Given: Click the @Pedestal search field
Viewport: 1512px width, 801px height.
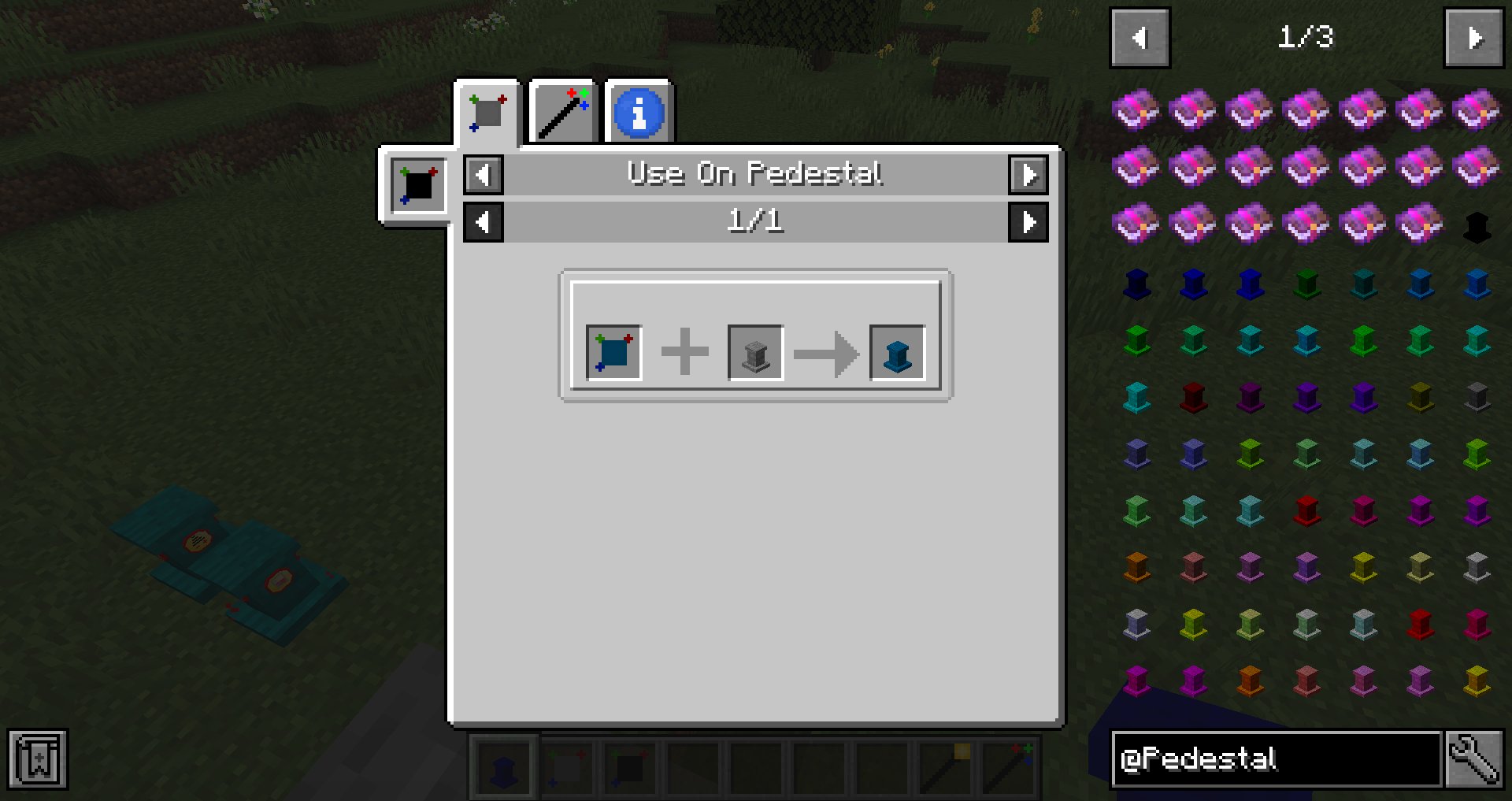Looking at the screenshot, I should (x=1276, y=758).
